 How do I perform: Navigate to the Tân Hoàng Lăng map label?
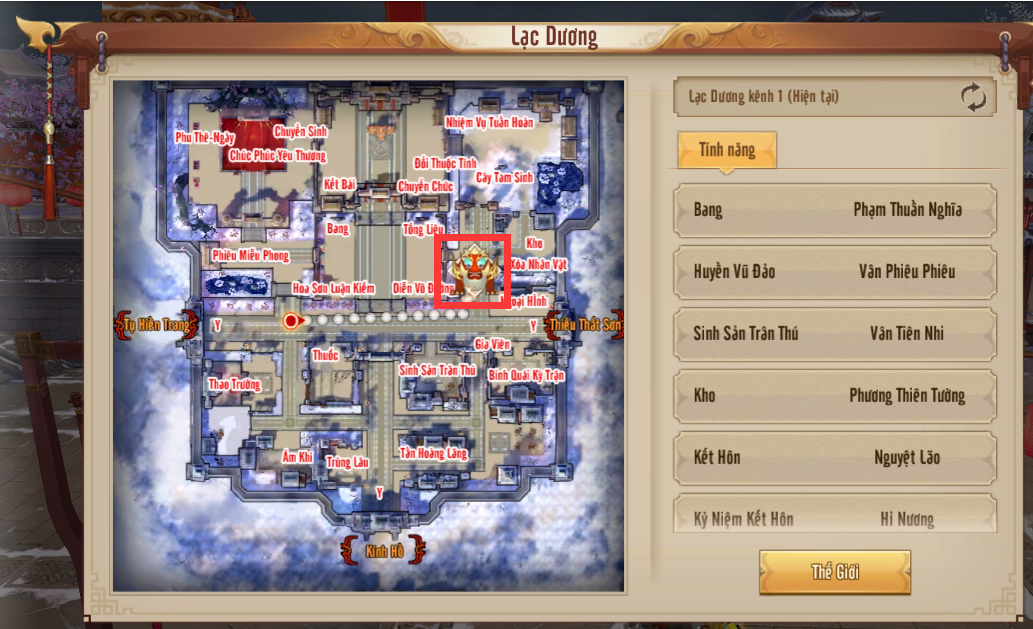pos(433,454)
